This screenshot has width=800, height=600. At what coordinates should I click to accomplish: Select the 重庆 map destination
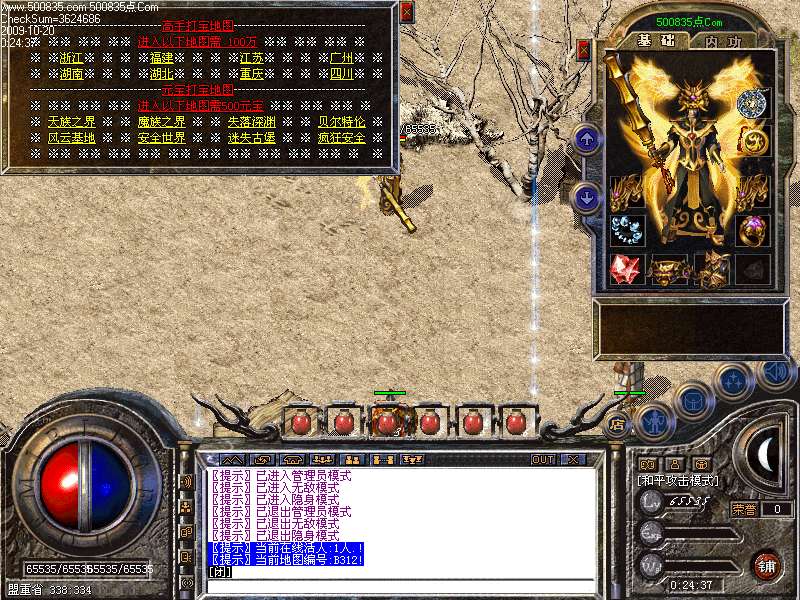251,74
